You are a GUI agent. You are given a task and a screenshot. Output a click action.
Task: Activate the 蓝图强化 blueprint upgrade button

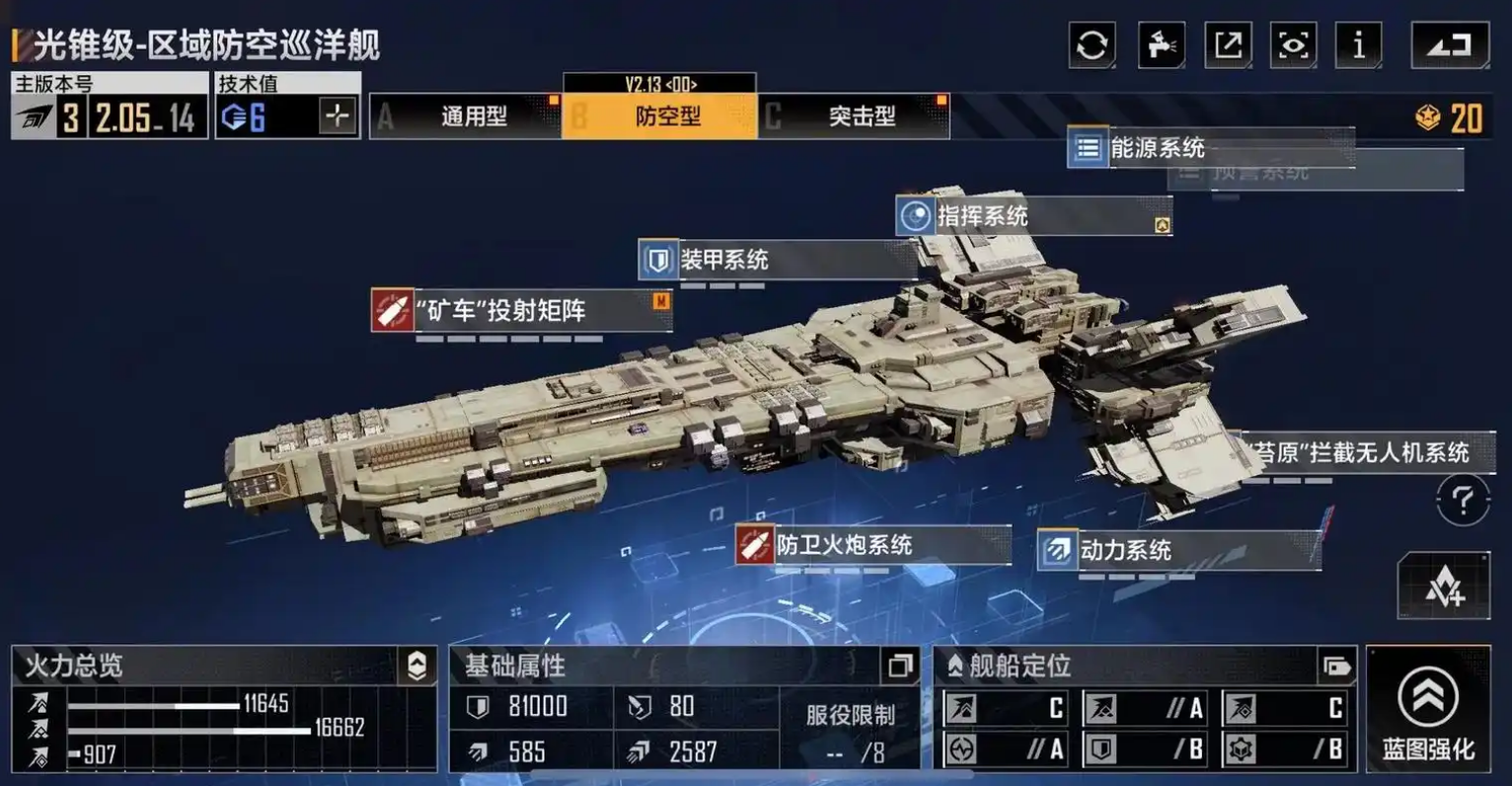(1428, 709)
